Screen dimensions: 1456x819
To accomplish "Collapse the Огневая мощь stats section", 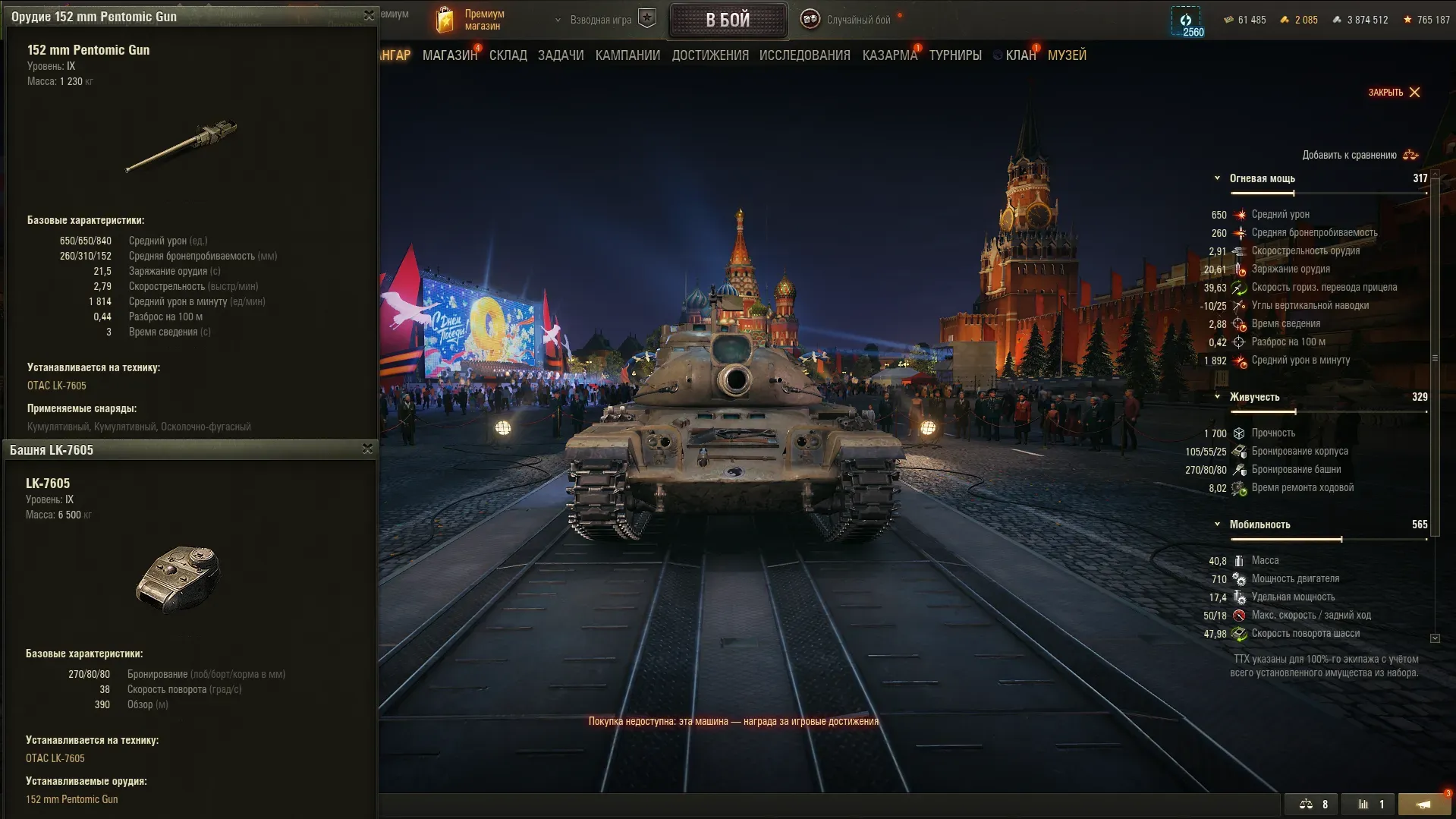I will tap(1218, 178).
